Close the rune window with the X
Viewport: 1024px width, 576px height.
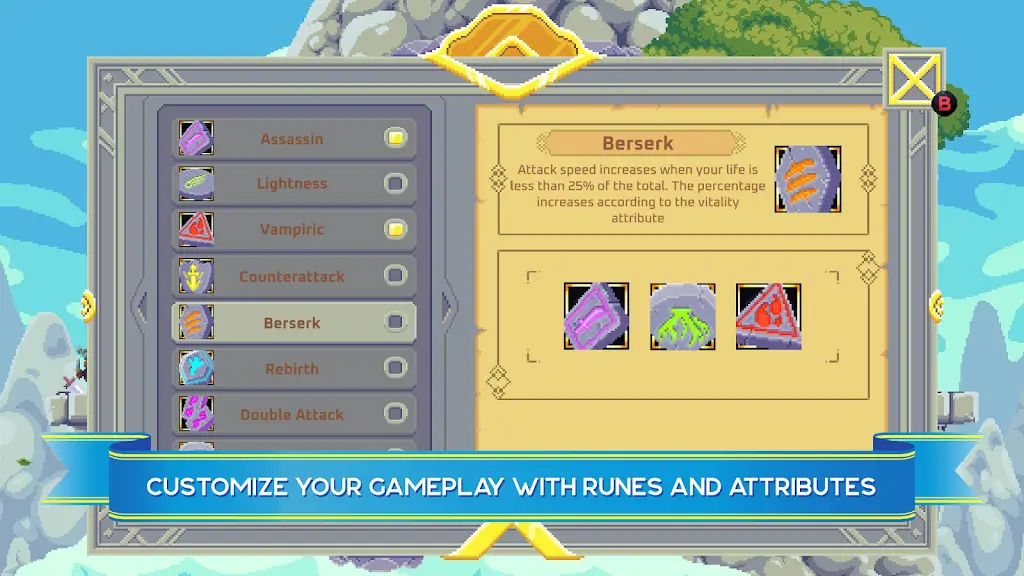click(914, 80)
